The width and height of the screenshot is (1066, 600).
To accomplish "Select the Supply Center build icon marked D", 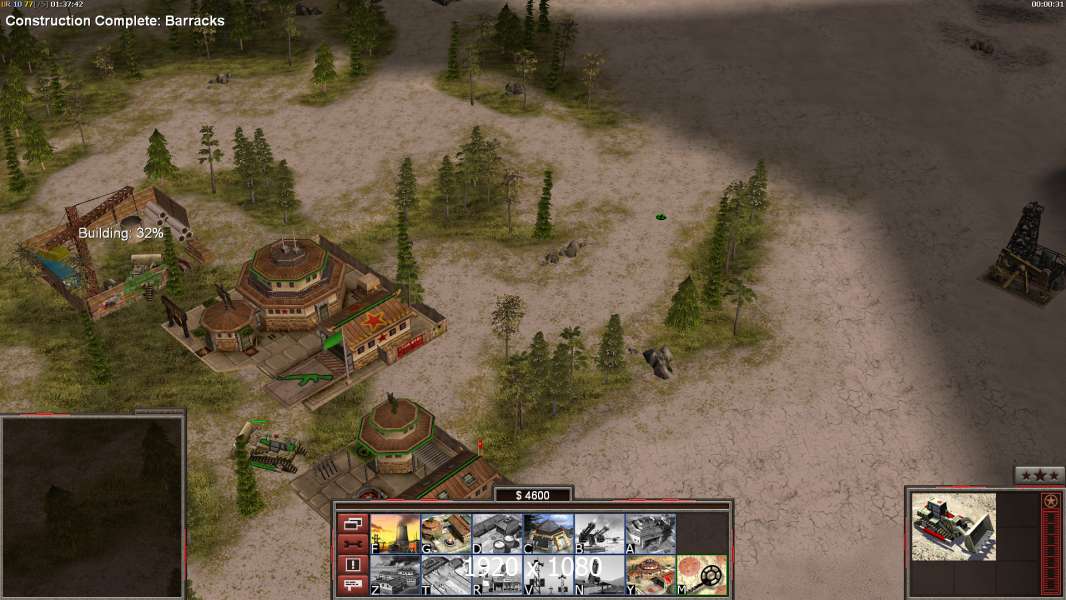I will click(x=497, y=533).
